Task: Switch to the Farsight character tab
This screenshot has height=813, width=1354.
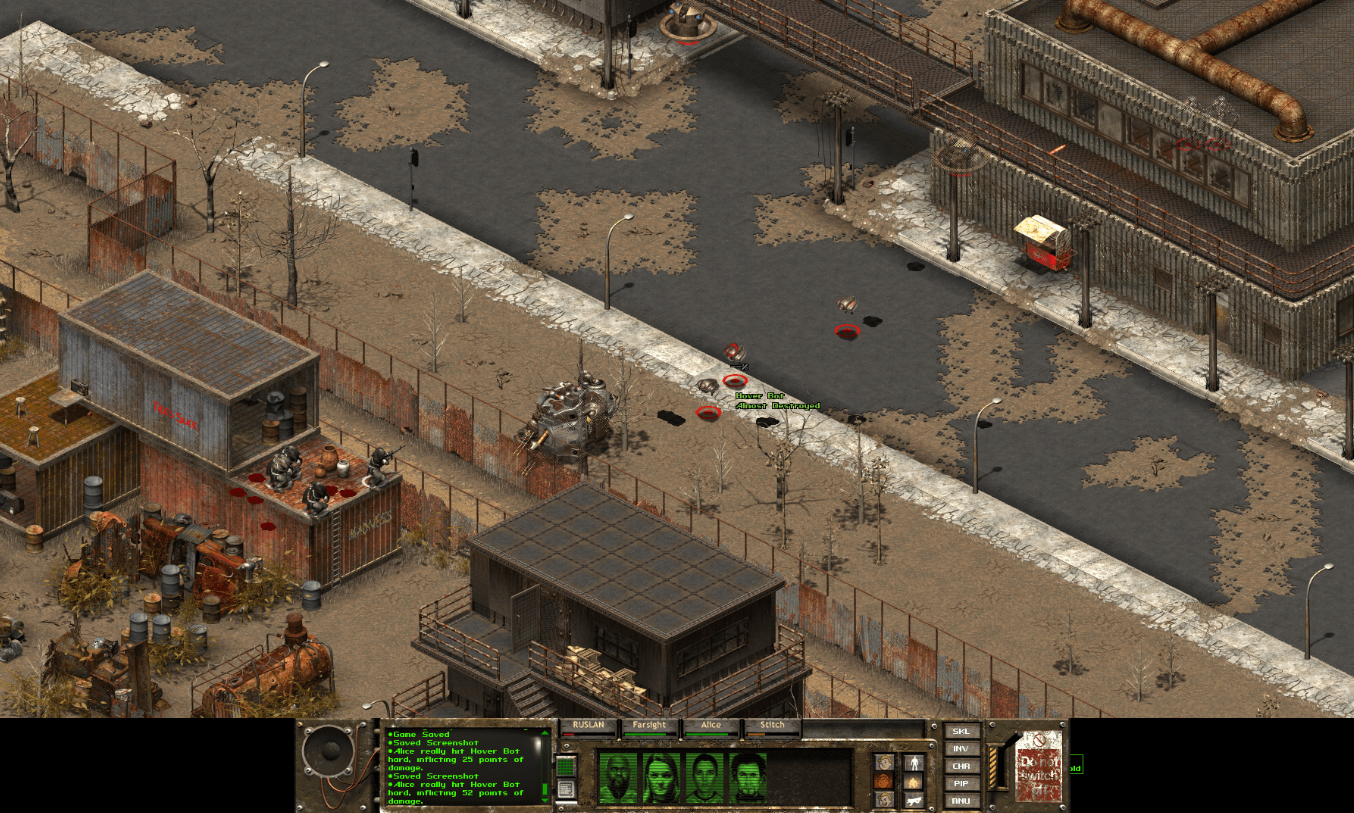Action: click(650, 725)
